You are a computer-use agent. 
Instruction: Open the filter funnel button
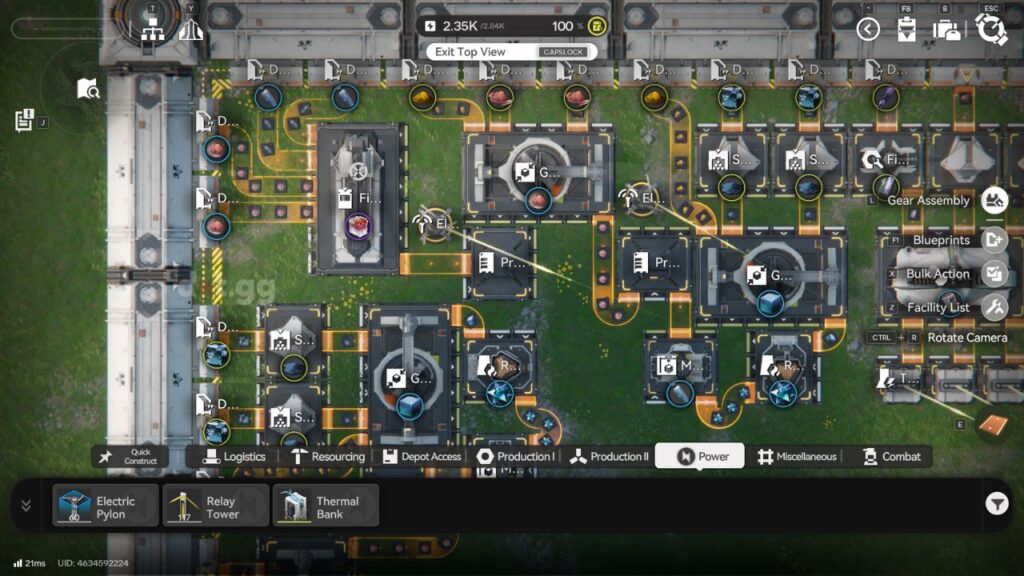tap(996, 505)
